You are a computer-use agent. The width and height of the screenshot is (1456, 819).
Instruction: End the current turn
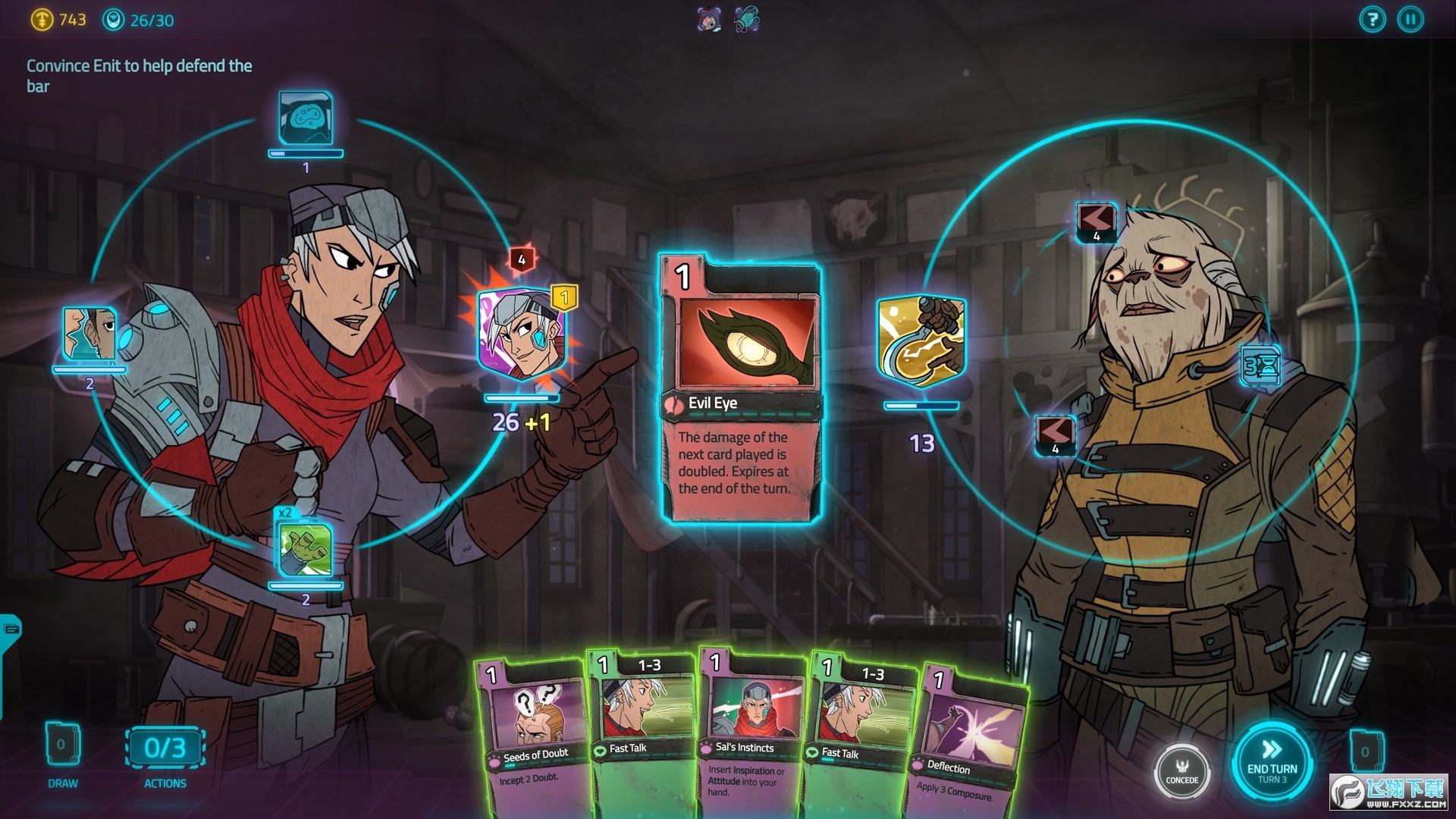1272,761
